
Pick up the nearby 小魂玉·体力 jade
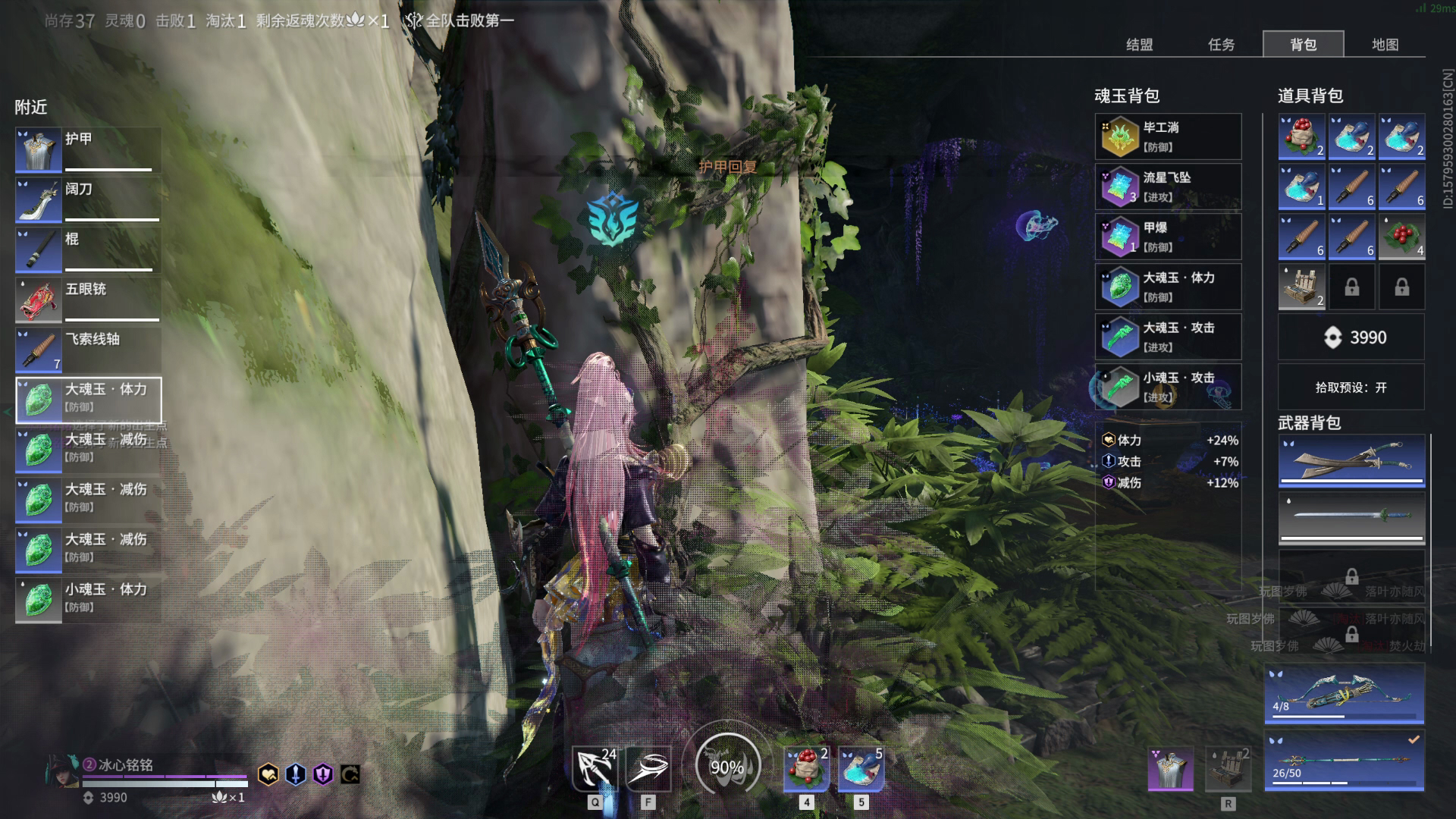88,600
